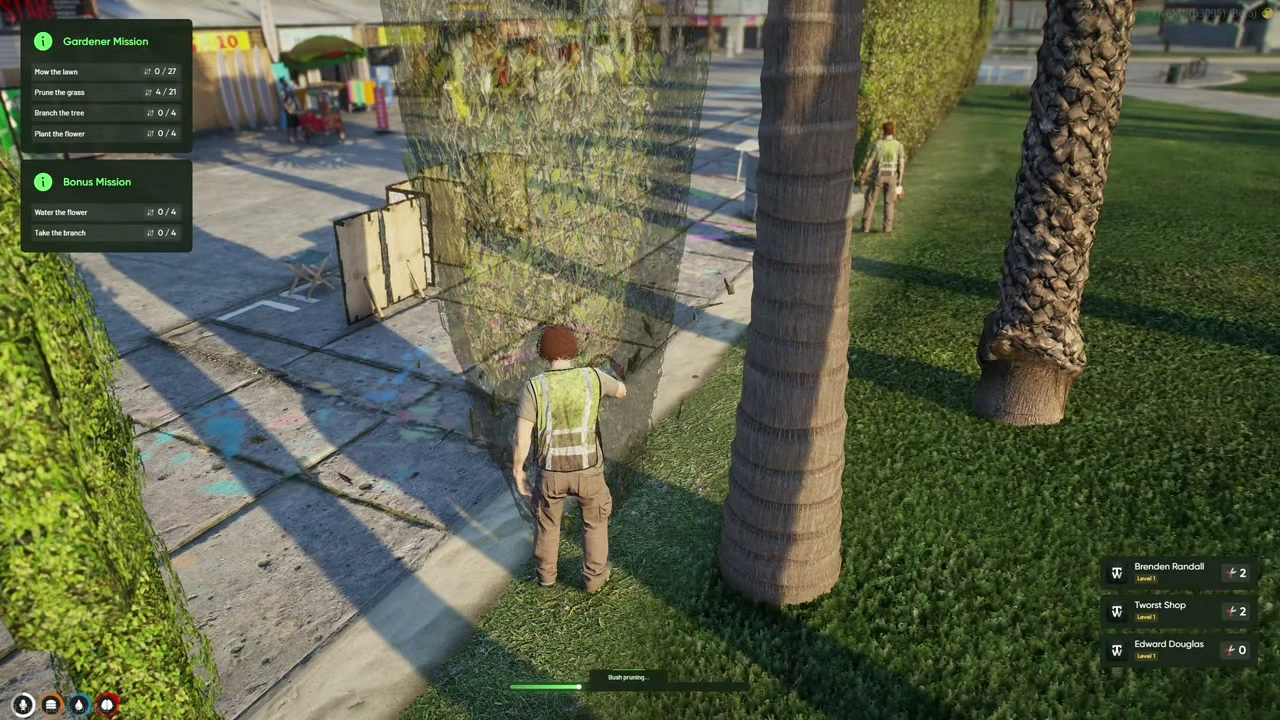Click the Gardener Mission info icon

[x=43, y=41]
